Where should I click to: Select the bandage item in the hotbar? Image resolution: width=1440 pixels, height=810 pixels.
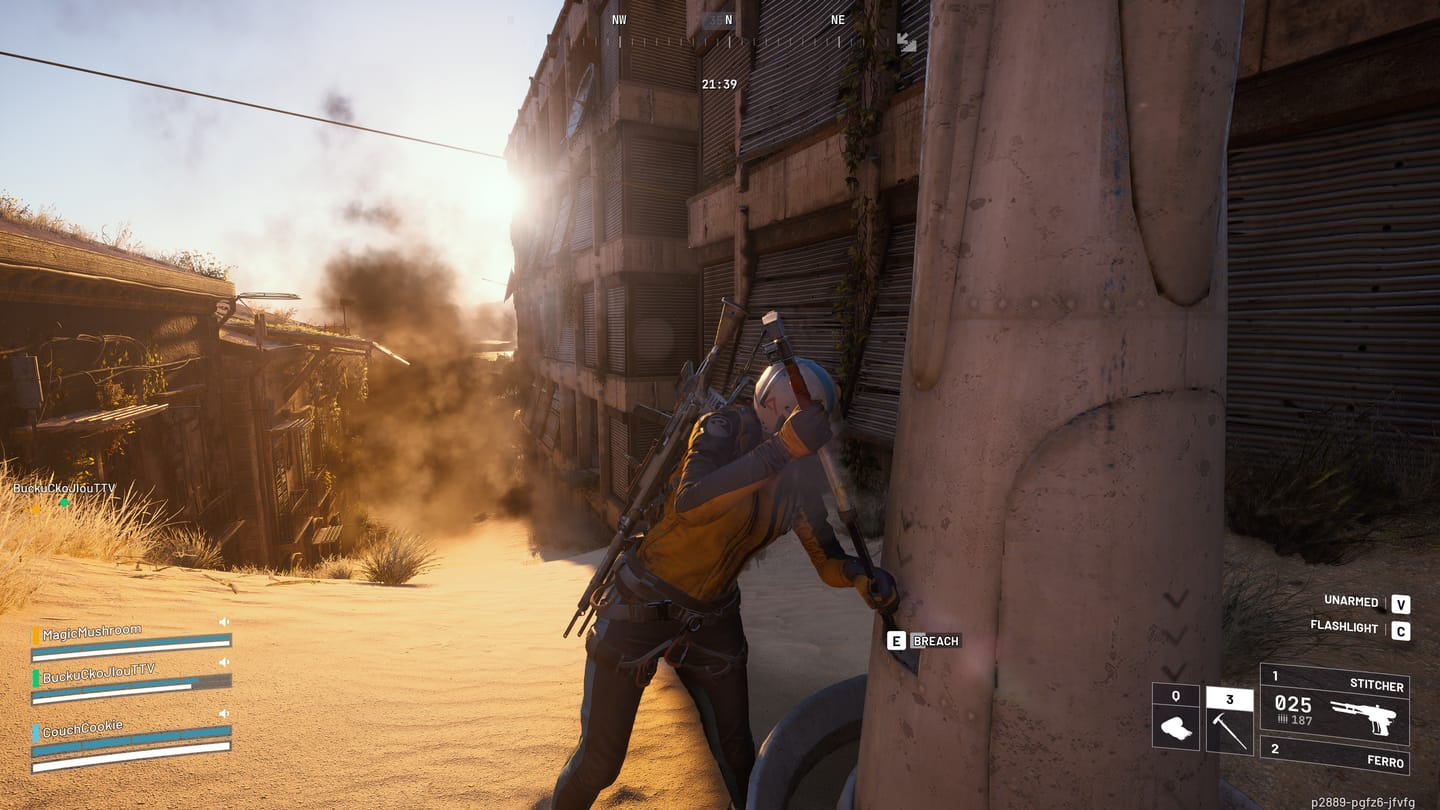(1177, 727)
